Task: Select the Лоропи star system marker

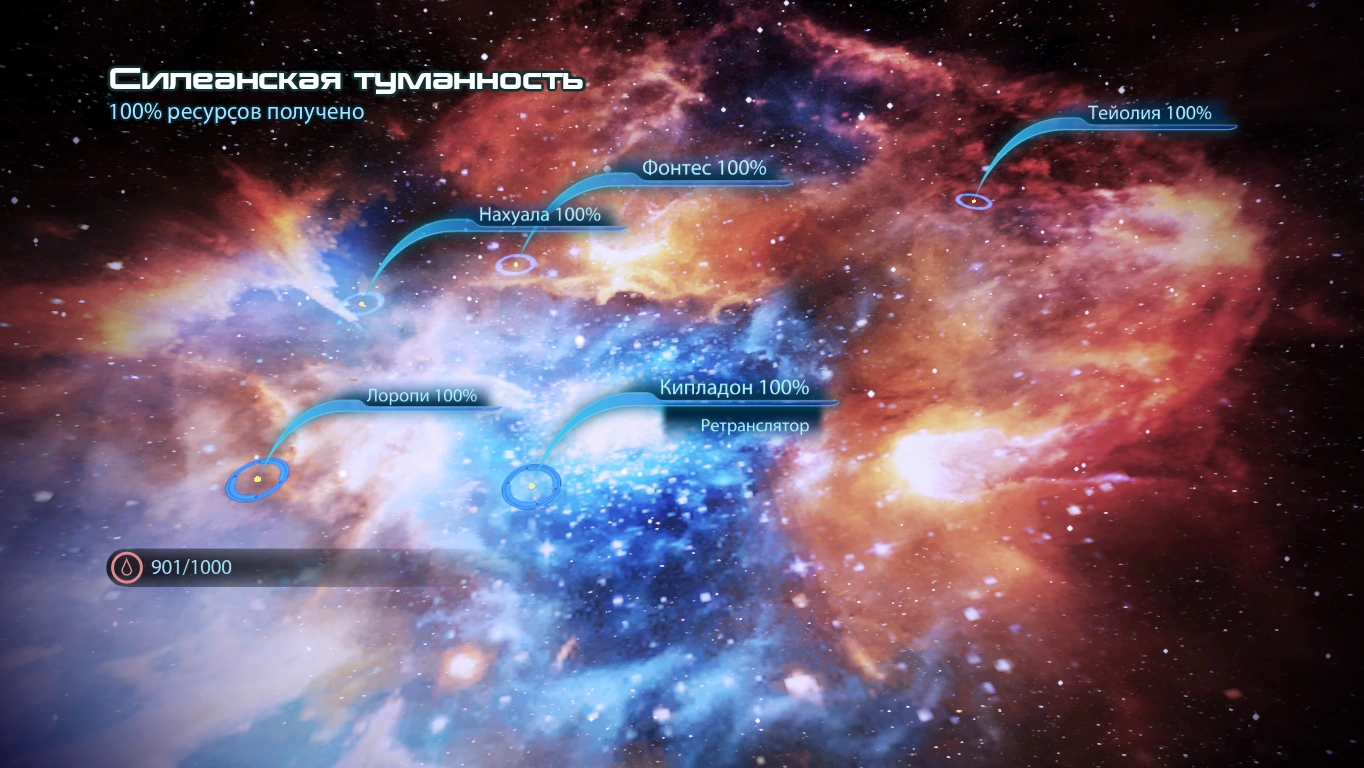Action: [x=258, y=479]
